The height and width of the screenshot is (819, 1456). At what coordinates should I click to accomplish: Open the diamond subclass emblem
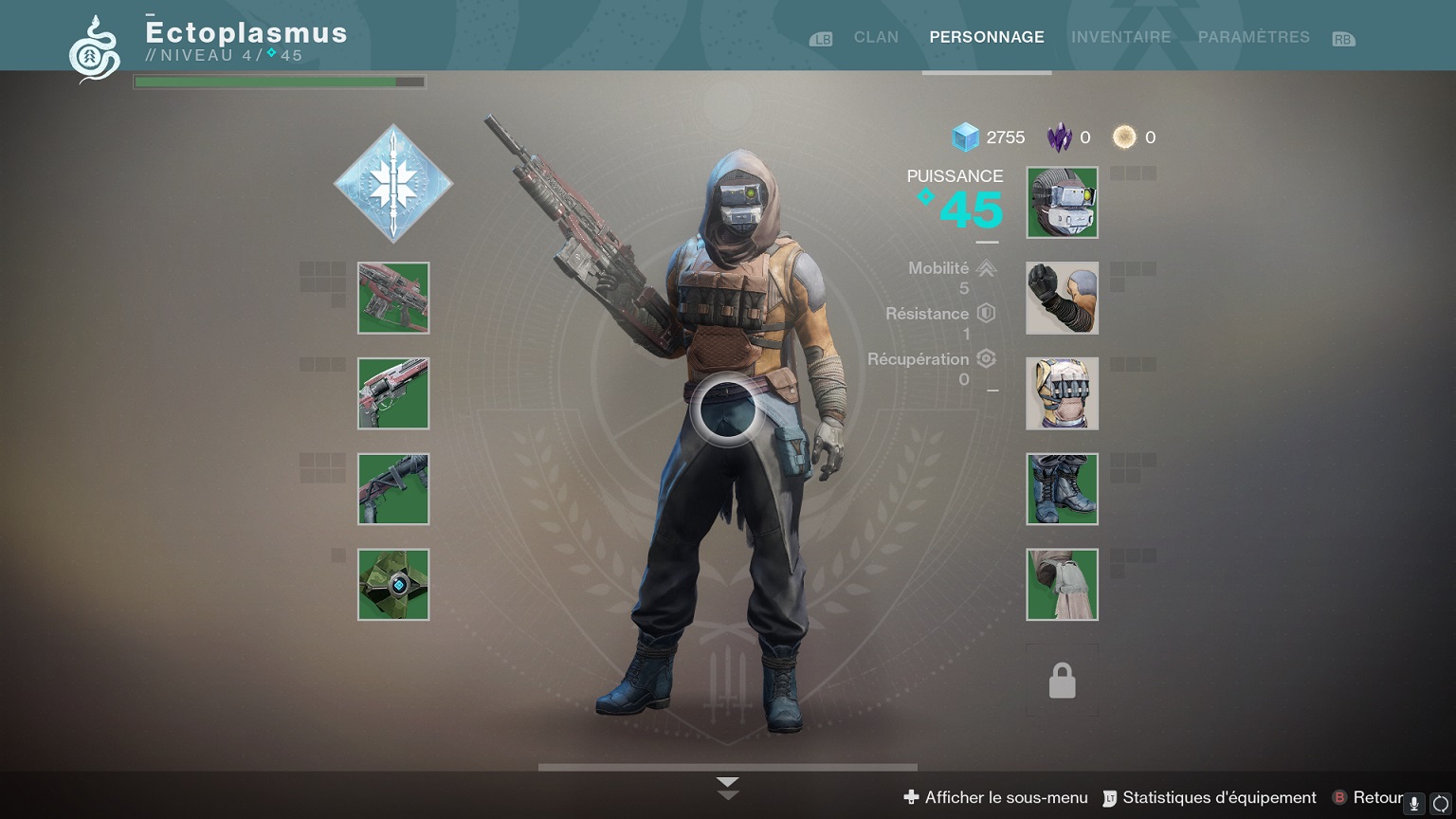coord(393,183)
